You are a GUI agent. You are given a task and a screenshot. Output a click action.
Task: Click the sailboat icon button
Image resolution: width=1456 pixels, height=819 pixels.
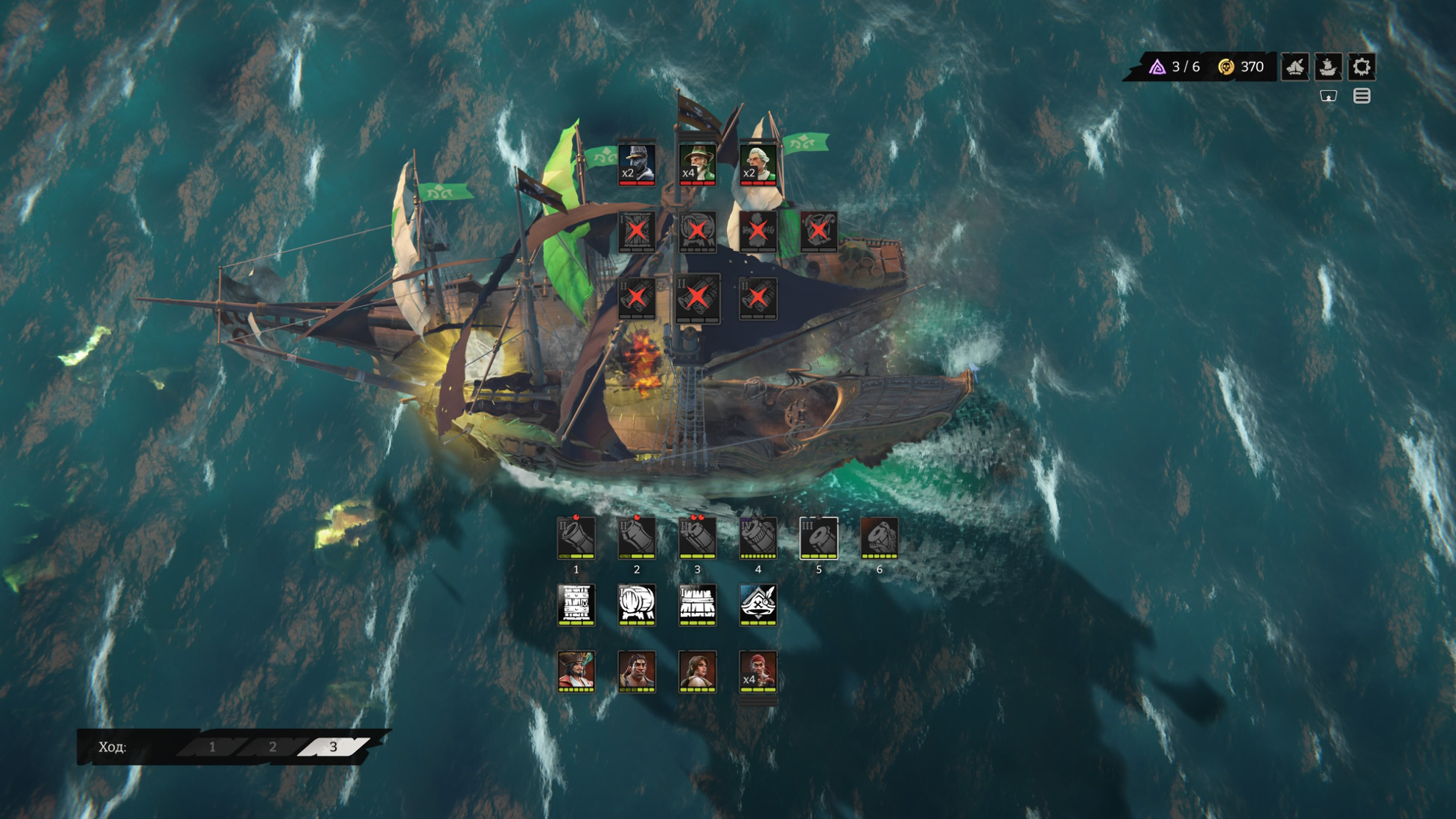point(1295,67)
